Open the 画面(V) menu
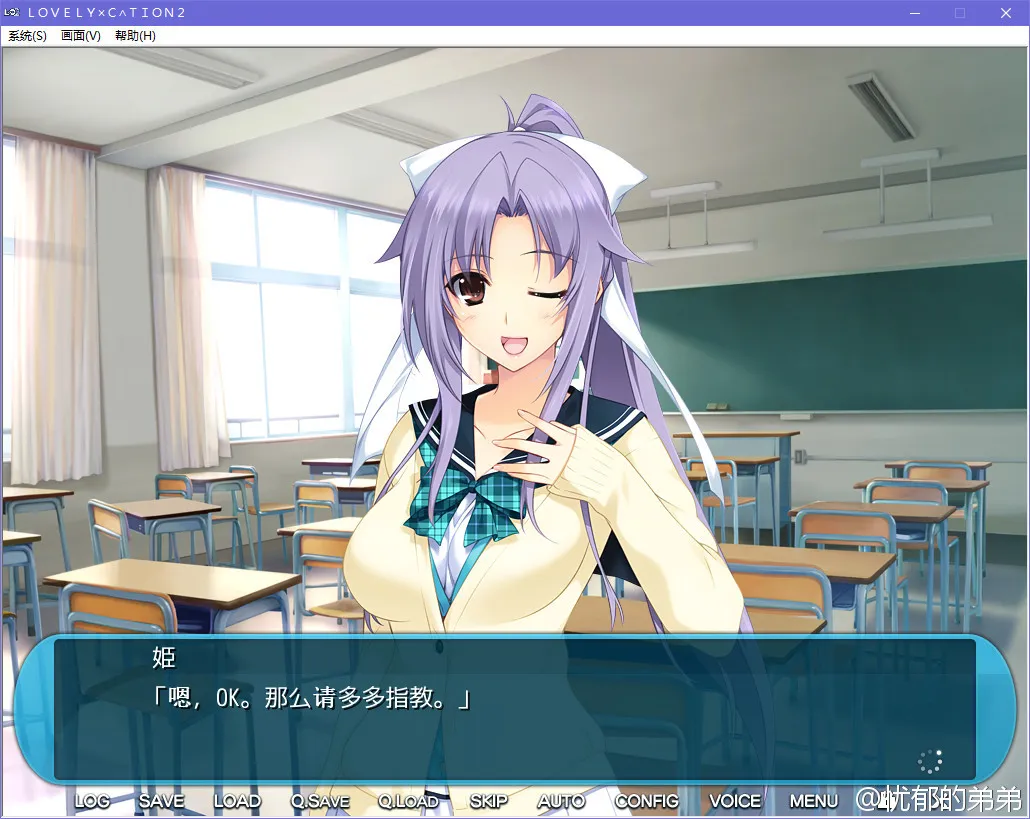 click(x=81, y=36)
